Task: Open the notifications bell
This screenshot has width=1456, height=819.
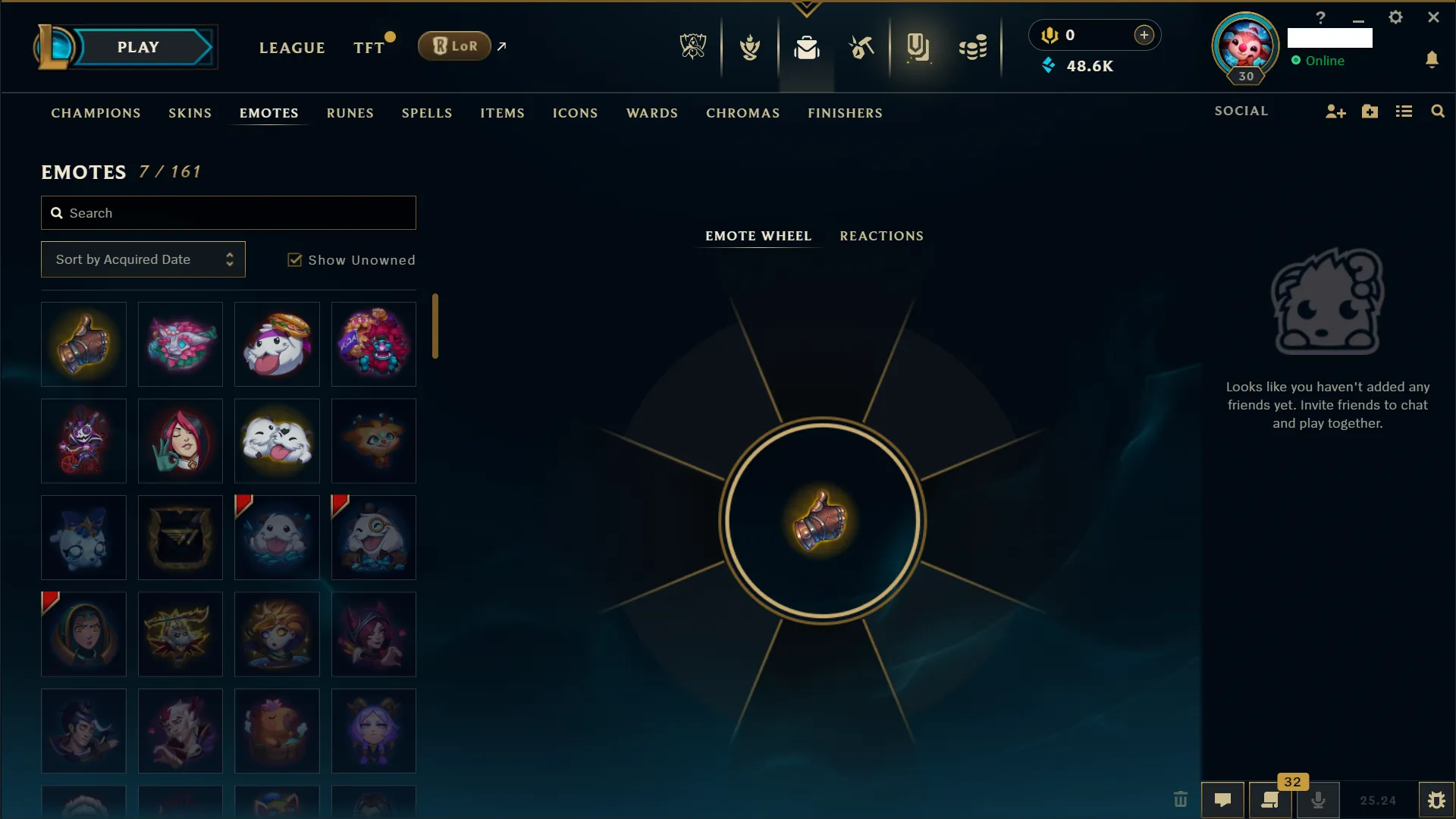Action: 1433,59
